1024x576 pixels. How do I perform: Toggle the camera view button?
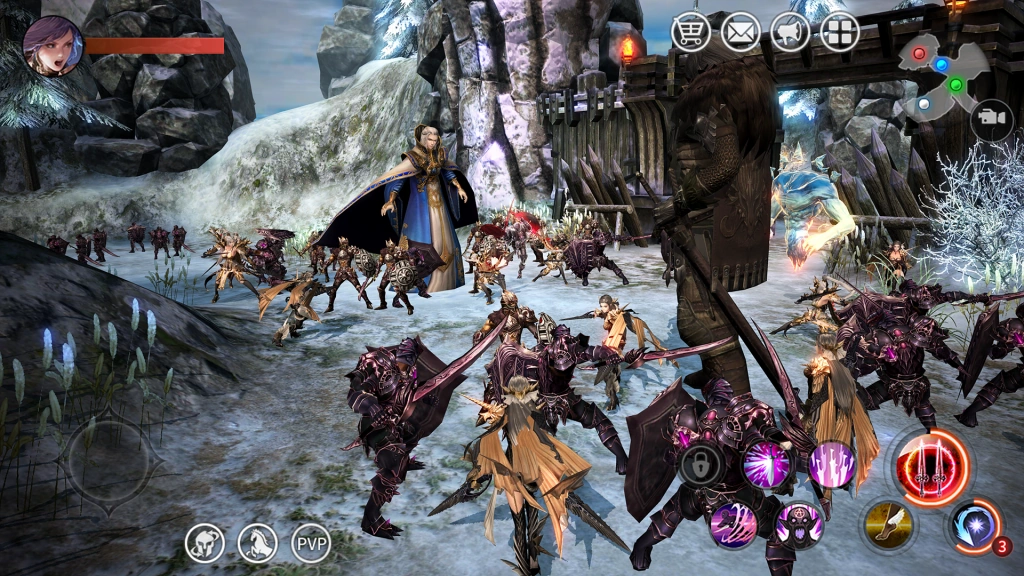(991, 120)
